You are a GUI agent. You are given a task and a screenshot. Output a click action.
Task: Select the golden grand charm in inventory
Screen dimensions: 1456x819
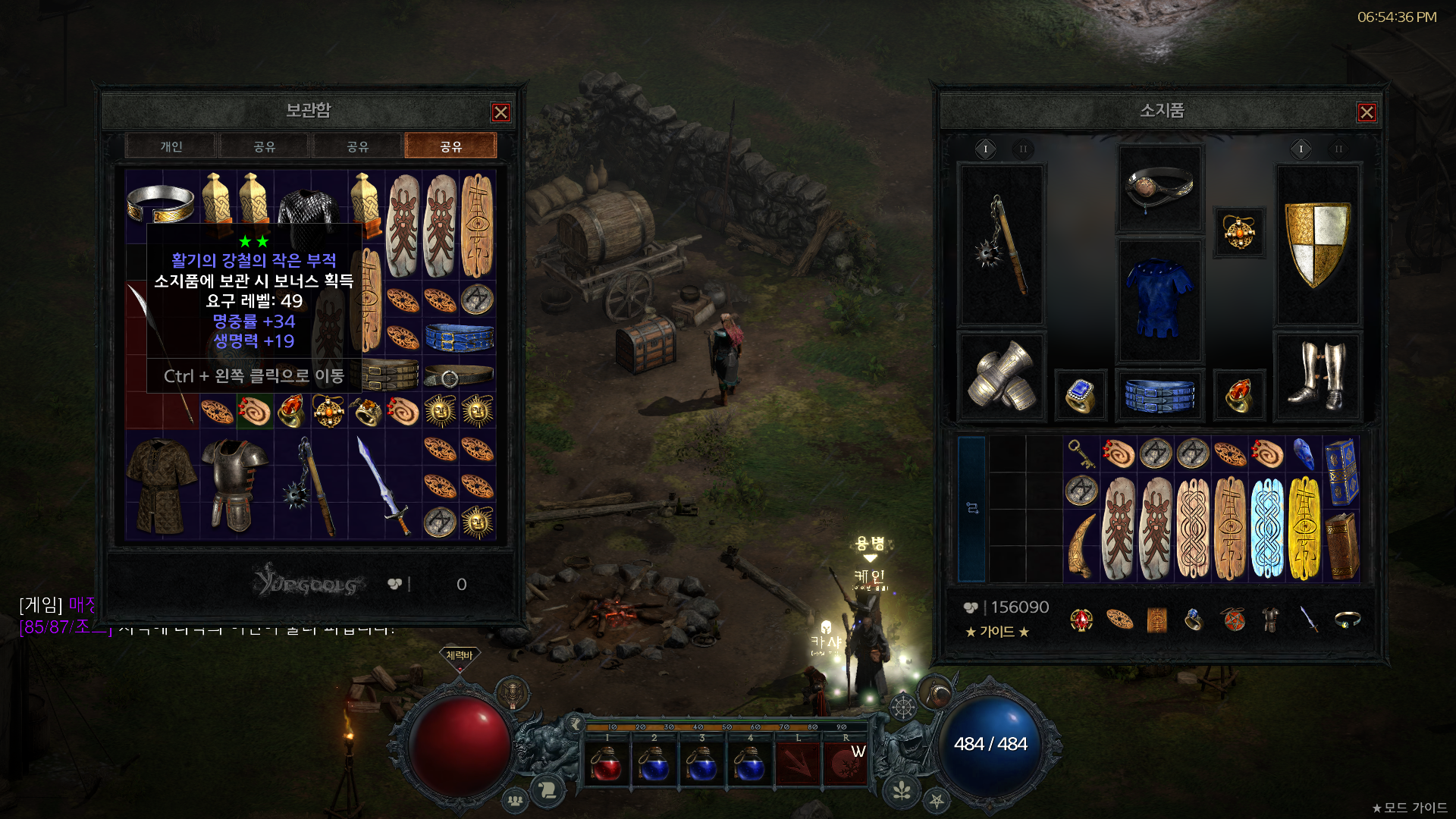[1304, 528]
